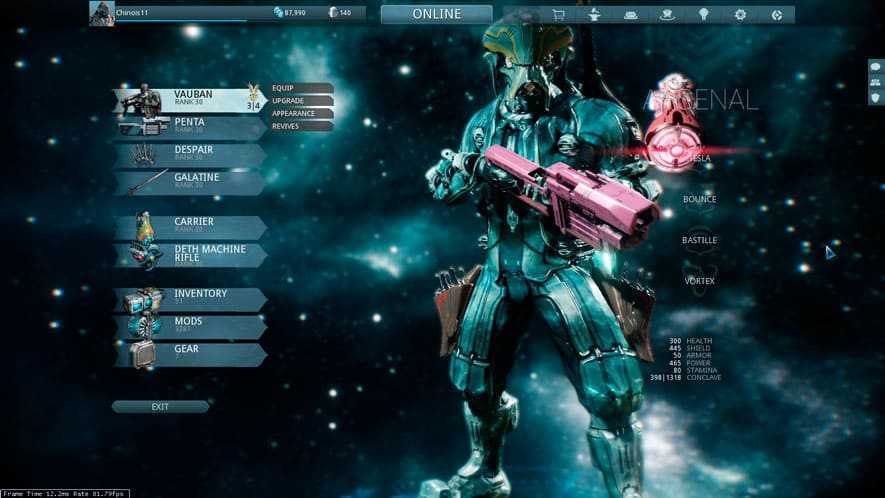The width and height of the screenshot is (885, 498).
Task: Select the Vauban warframe entry
Action: coord(190,100)
